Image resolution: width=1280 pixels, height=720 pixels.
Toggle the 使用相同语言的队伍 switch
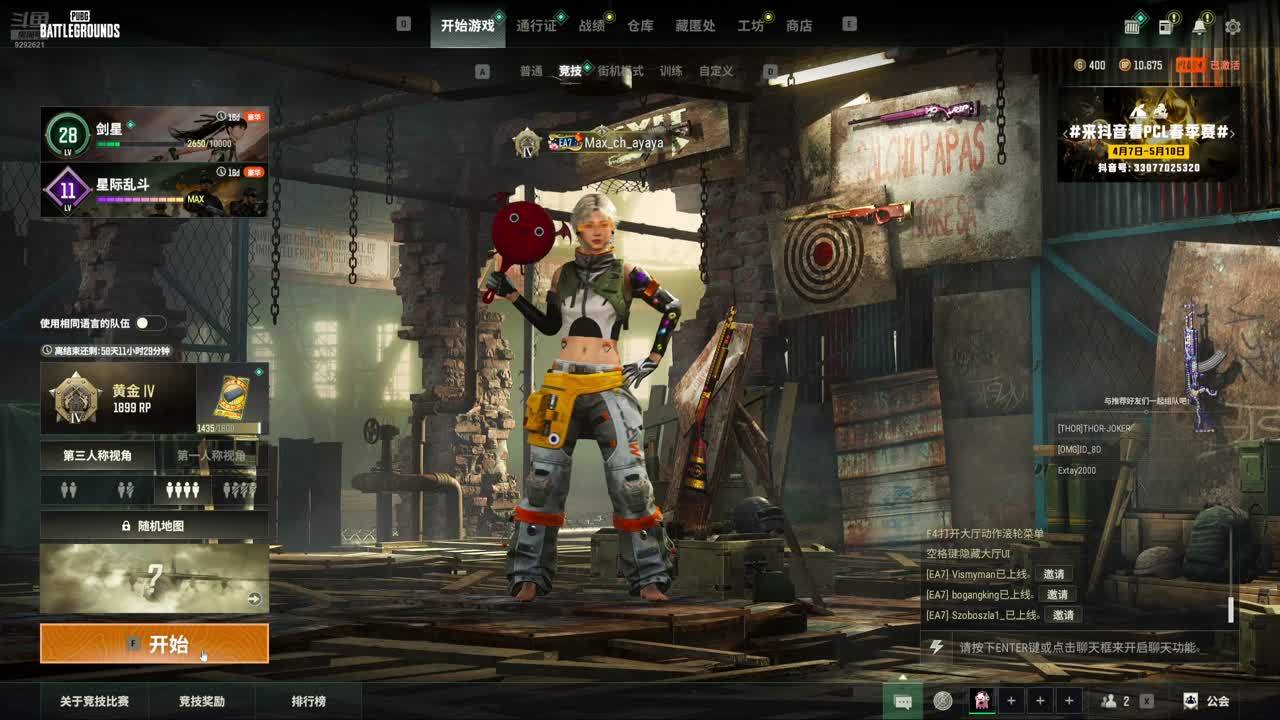click(150, 323)
